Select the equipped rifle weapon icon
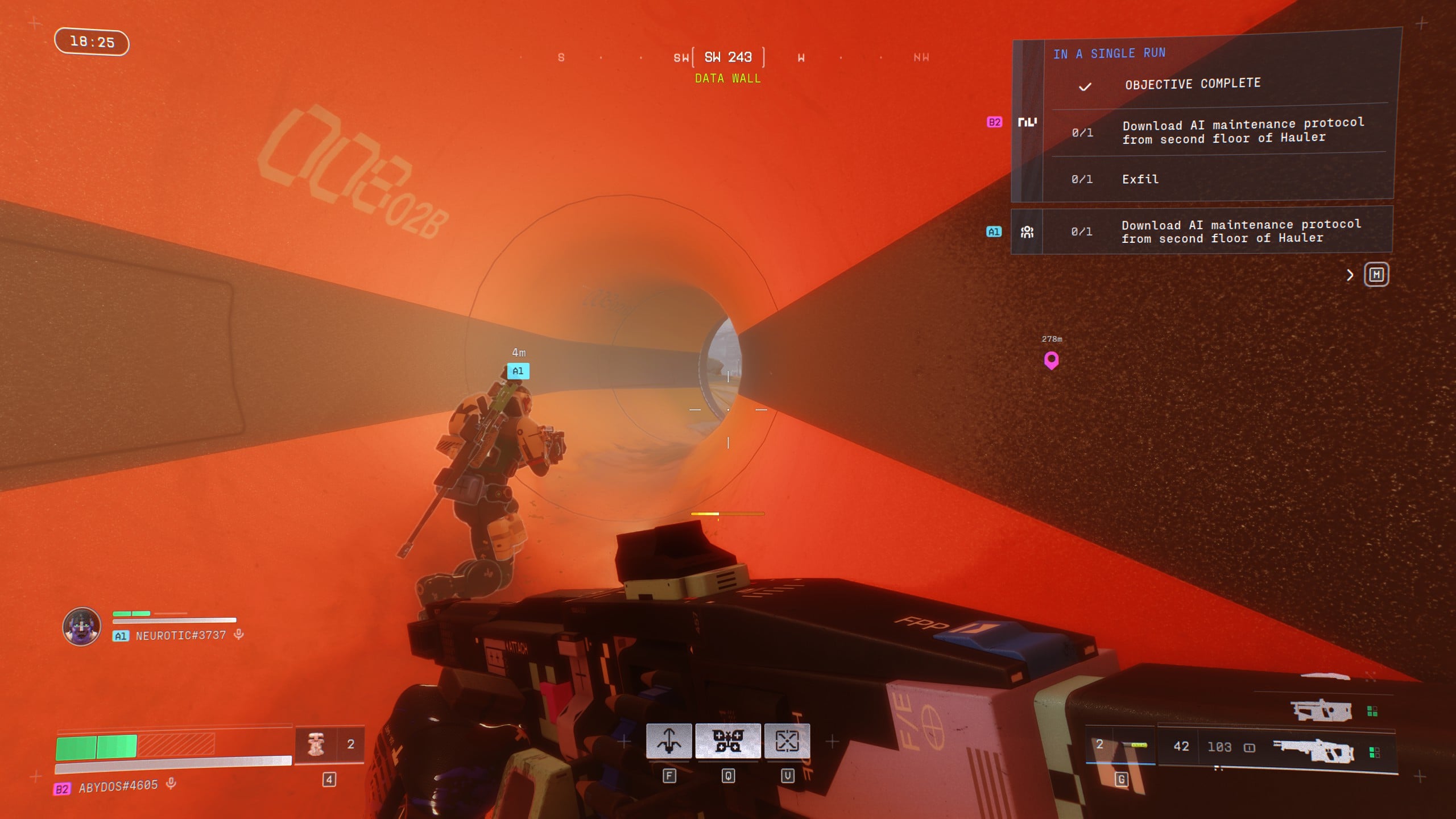Image resolution: width=1456 pixels, height=819 pixels. coord(1313,751)
